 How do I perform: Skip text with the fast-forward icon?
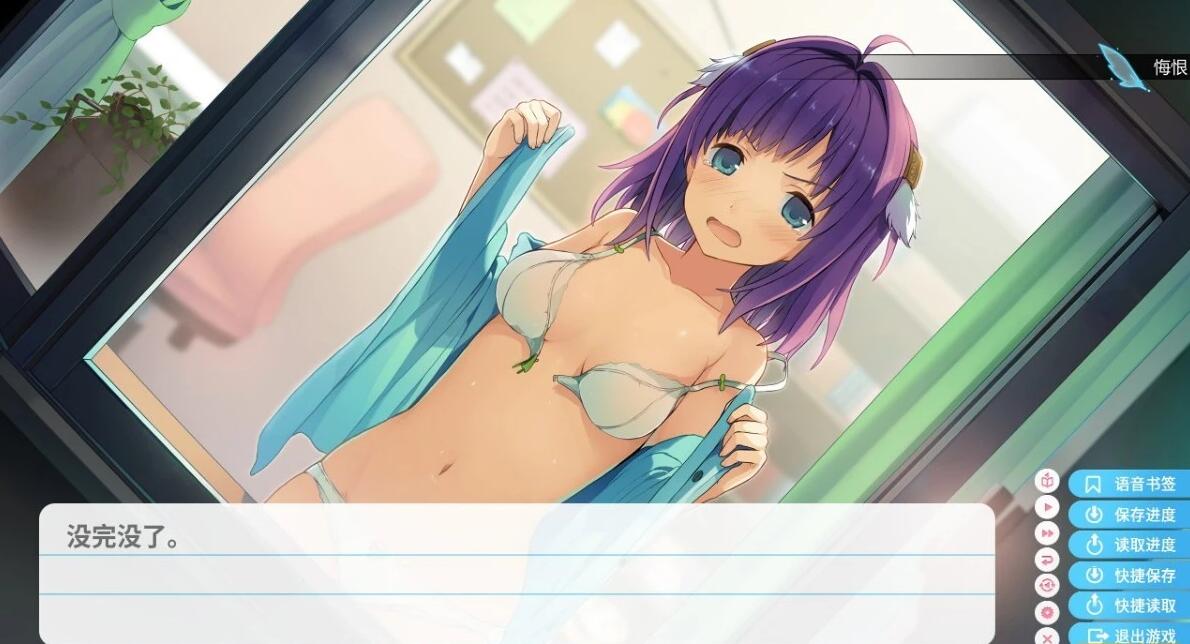coord(1047,534)
